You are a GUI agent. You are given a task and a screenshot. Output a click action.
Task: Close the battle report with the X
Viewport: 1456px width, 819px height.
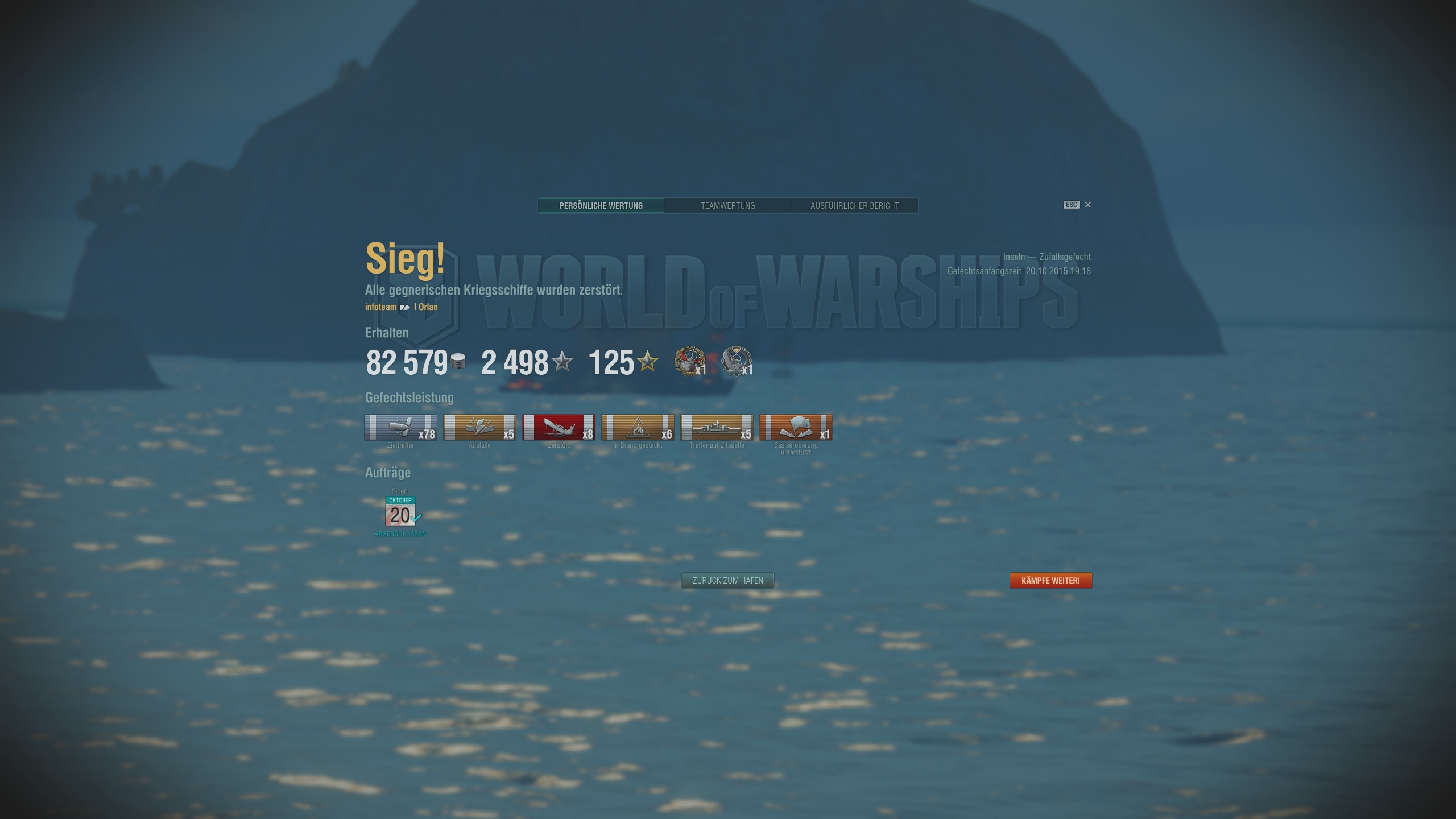tap(1089, 205)
